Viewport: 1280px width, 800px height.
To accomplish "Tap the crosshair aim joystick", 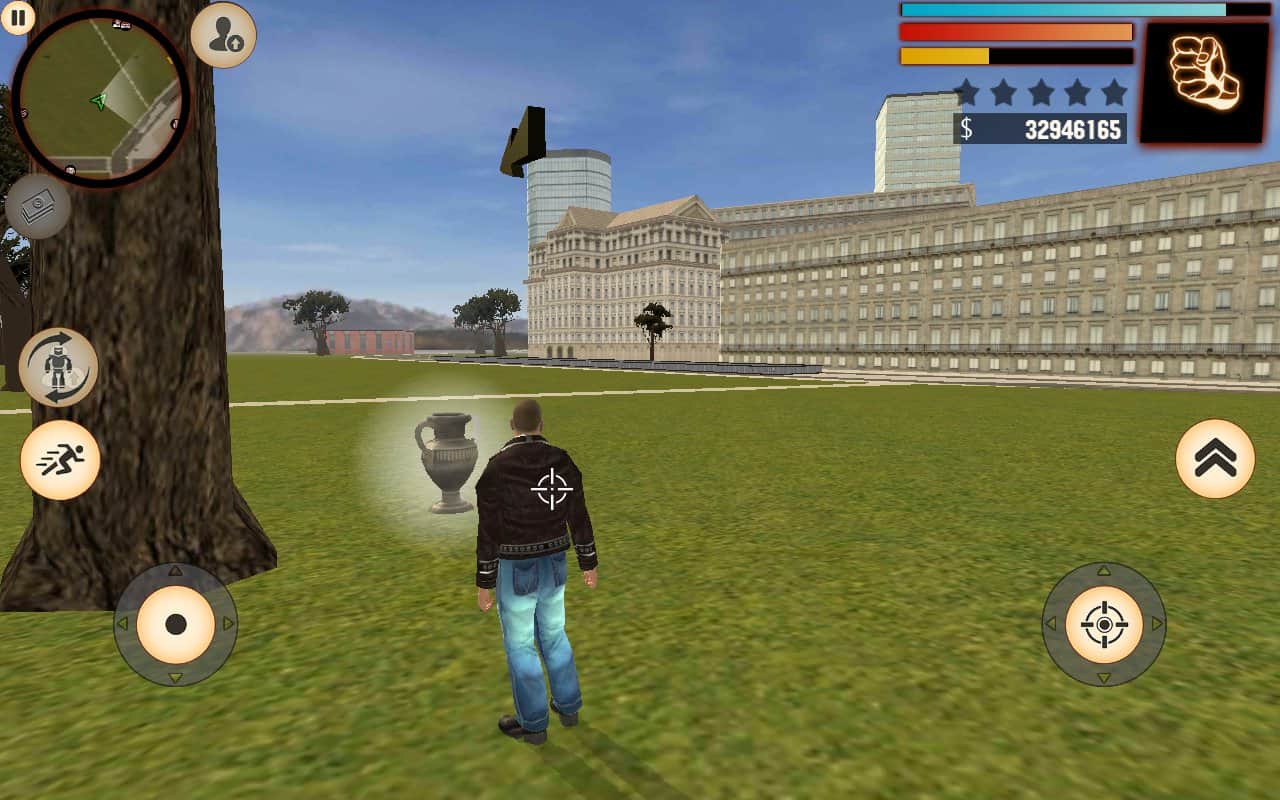I will [1104, 625].
